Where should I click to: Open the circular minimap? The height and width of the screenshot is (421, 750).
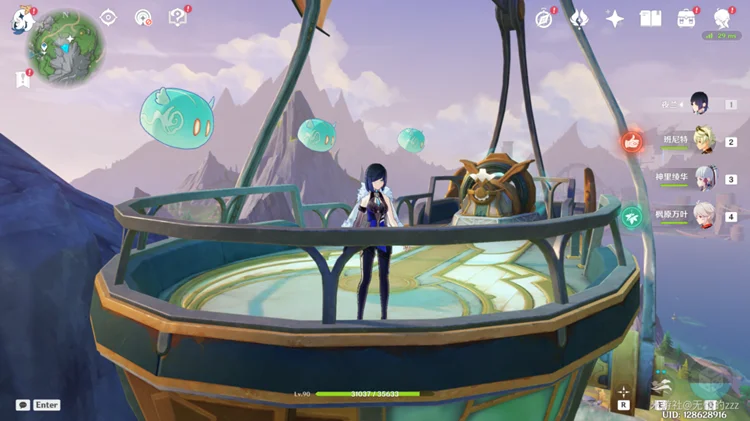point(66,49)
